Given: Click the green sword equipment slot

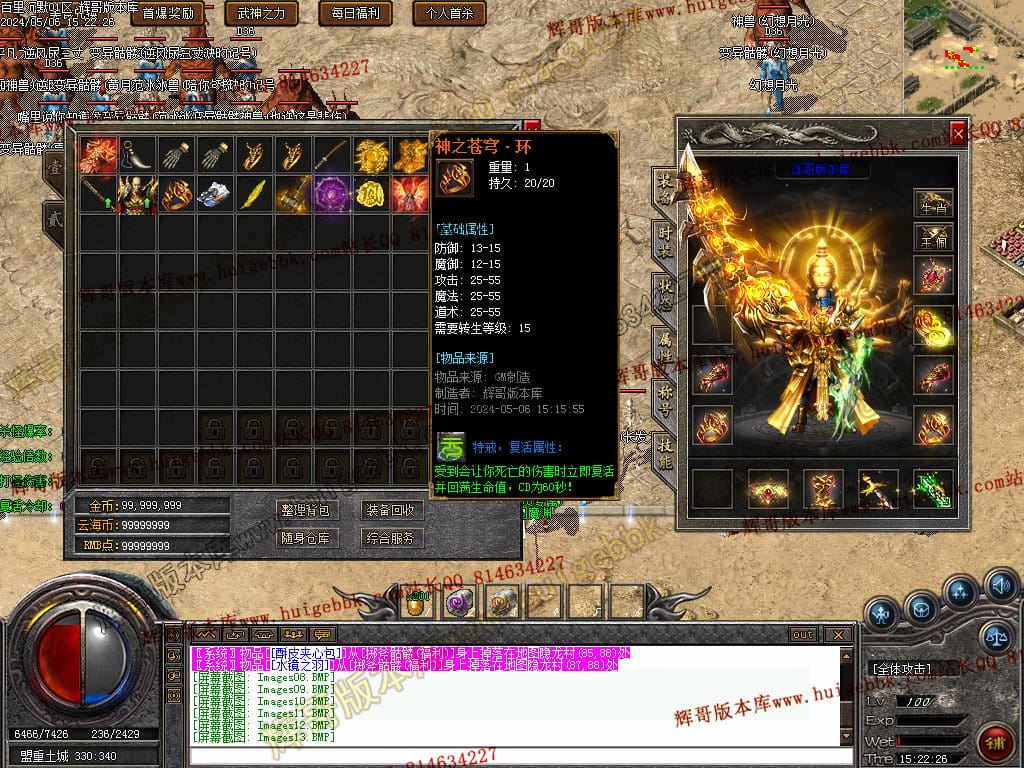Looking at the screenshot, I should coord(933,488).
